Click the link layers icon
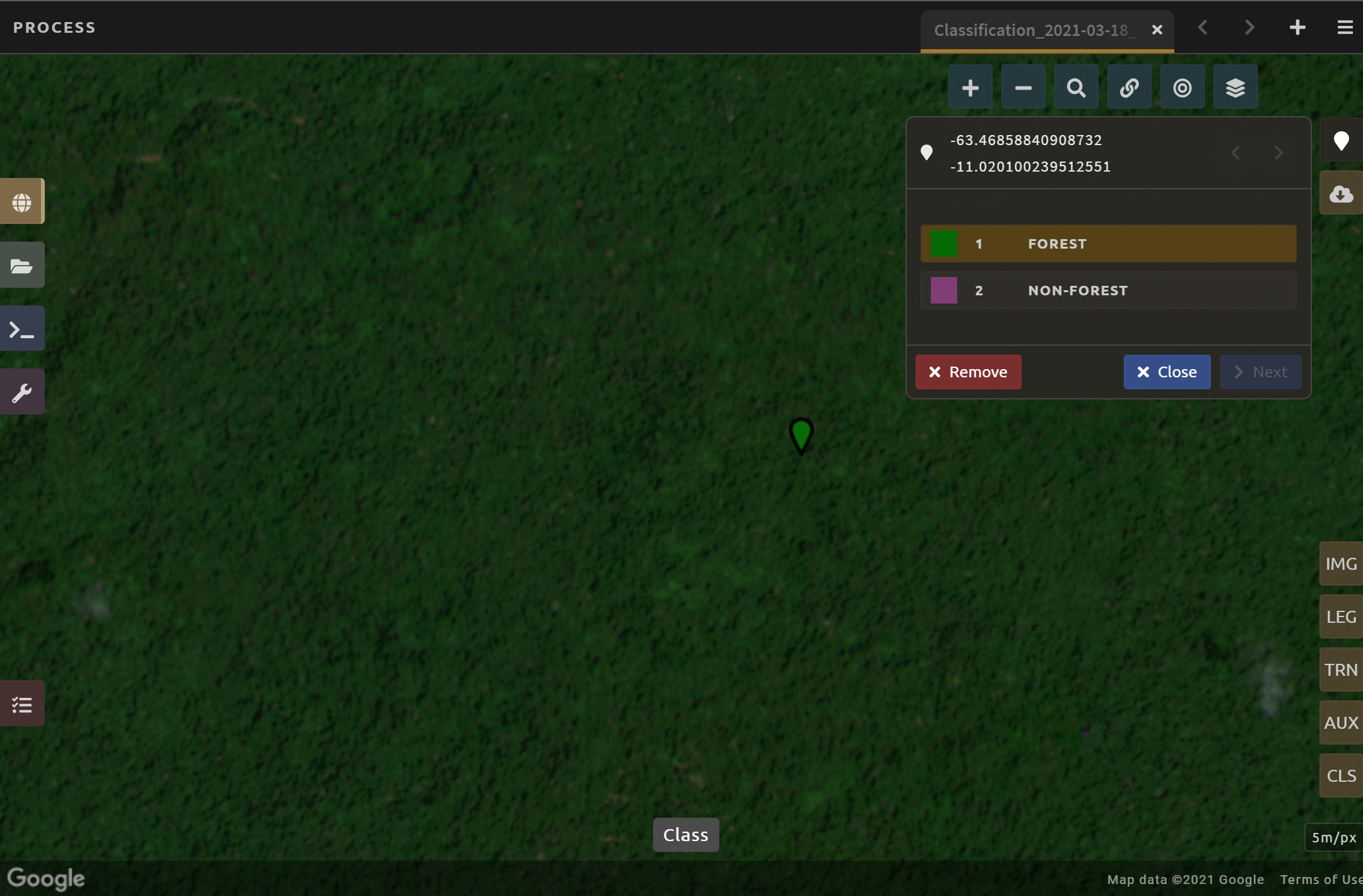This screenshot has width=1363, height=896. tap(1128, 86)
